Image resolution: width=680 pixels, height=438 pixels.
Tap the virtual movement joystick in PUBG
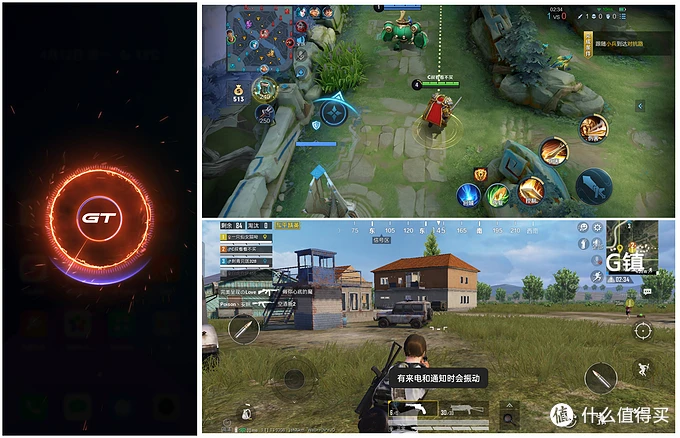tap(293, 378)
